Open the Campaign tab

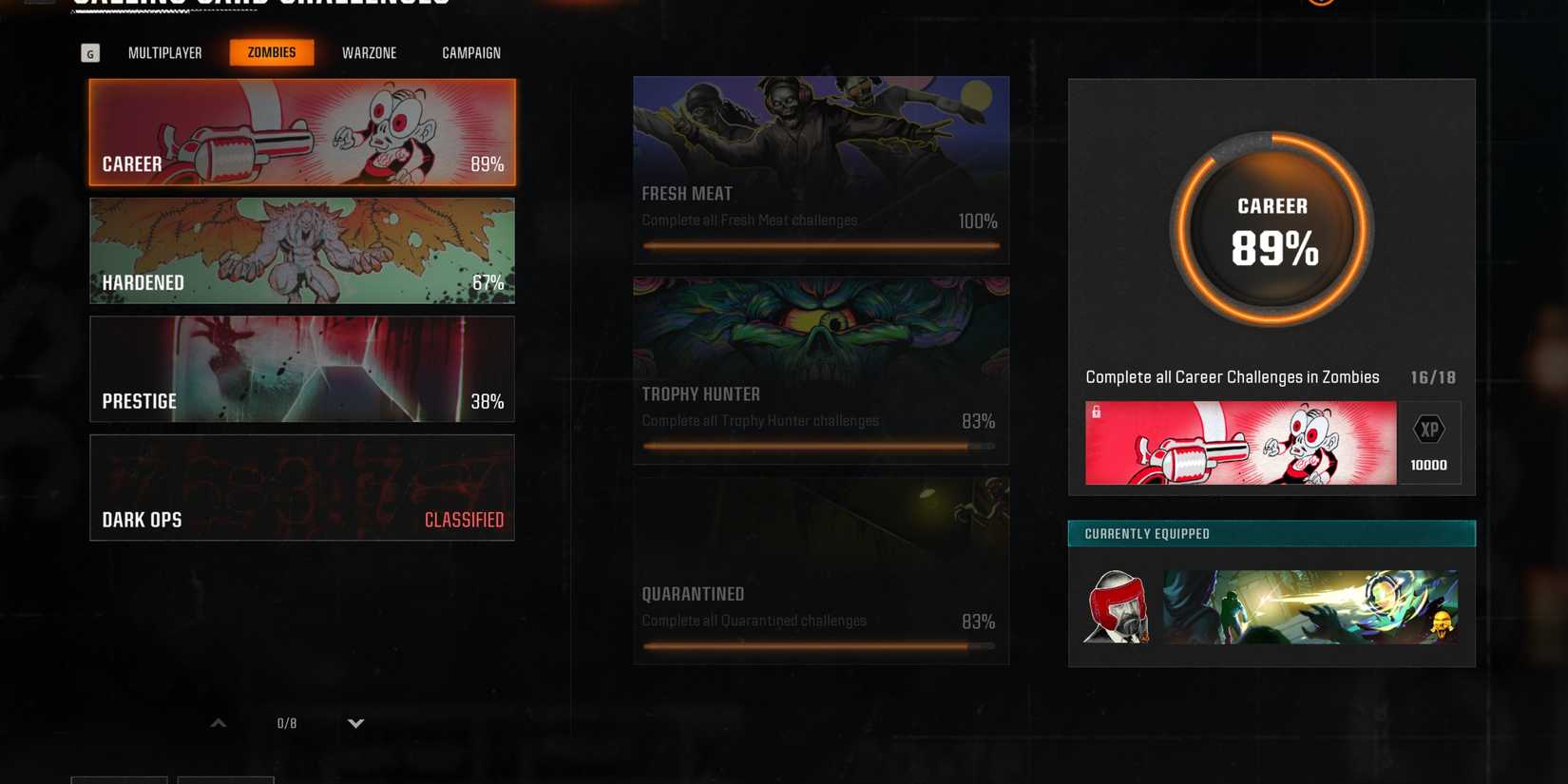click(470, 52)
